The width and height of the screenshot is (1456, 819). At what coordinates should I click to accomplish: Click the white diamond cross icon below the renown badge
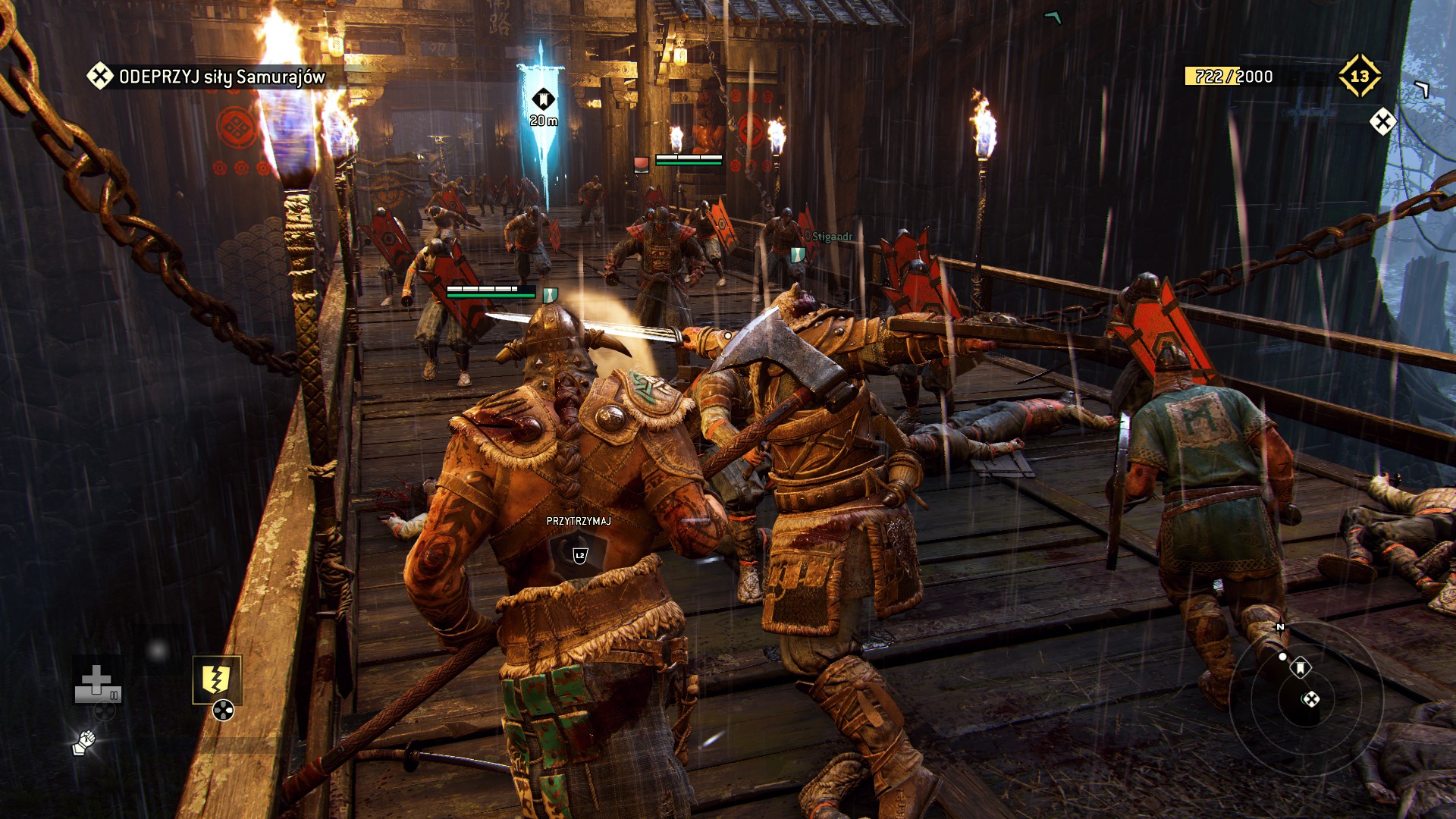click(1382, 121)
